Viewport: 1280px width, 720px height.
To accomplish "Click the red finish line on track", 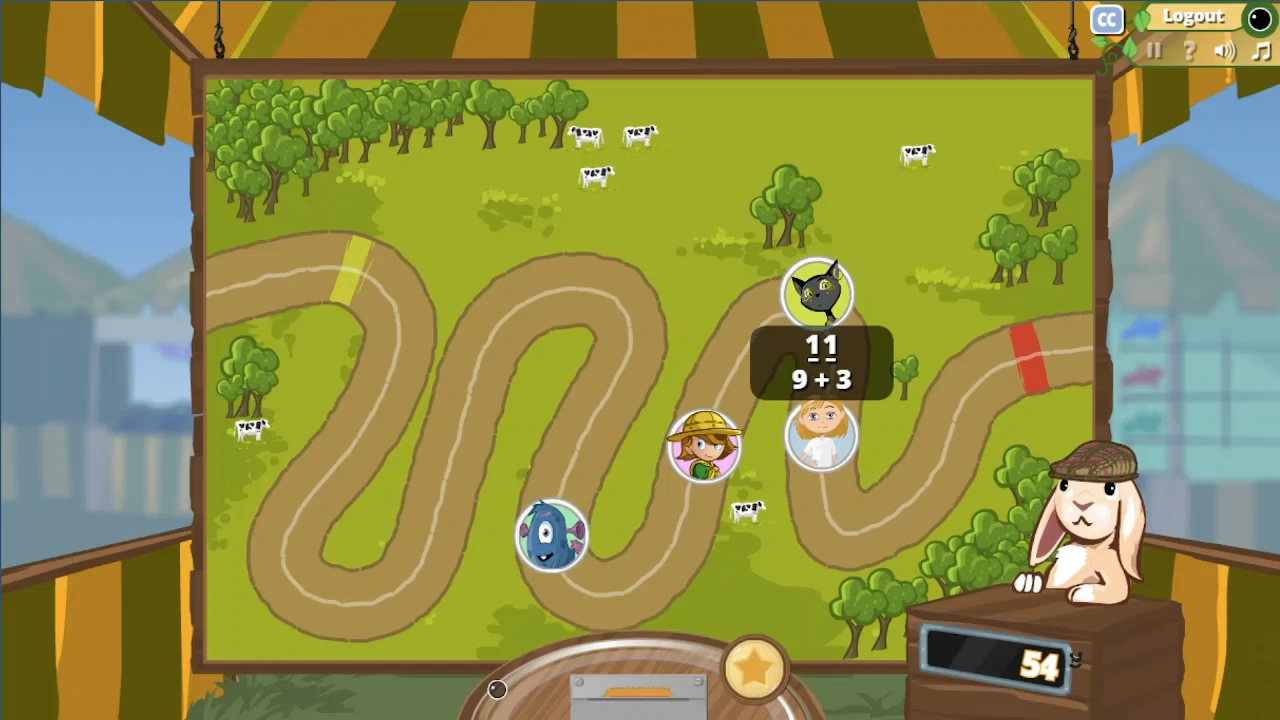I will point(1030,358).
